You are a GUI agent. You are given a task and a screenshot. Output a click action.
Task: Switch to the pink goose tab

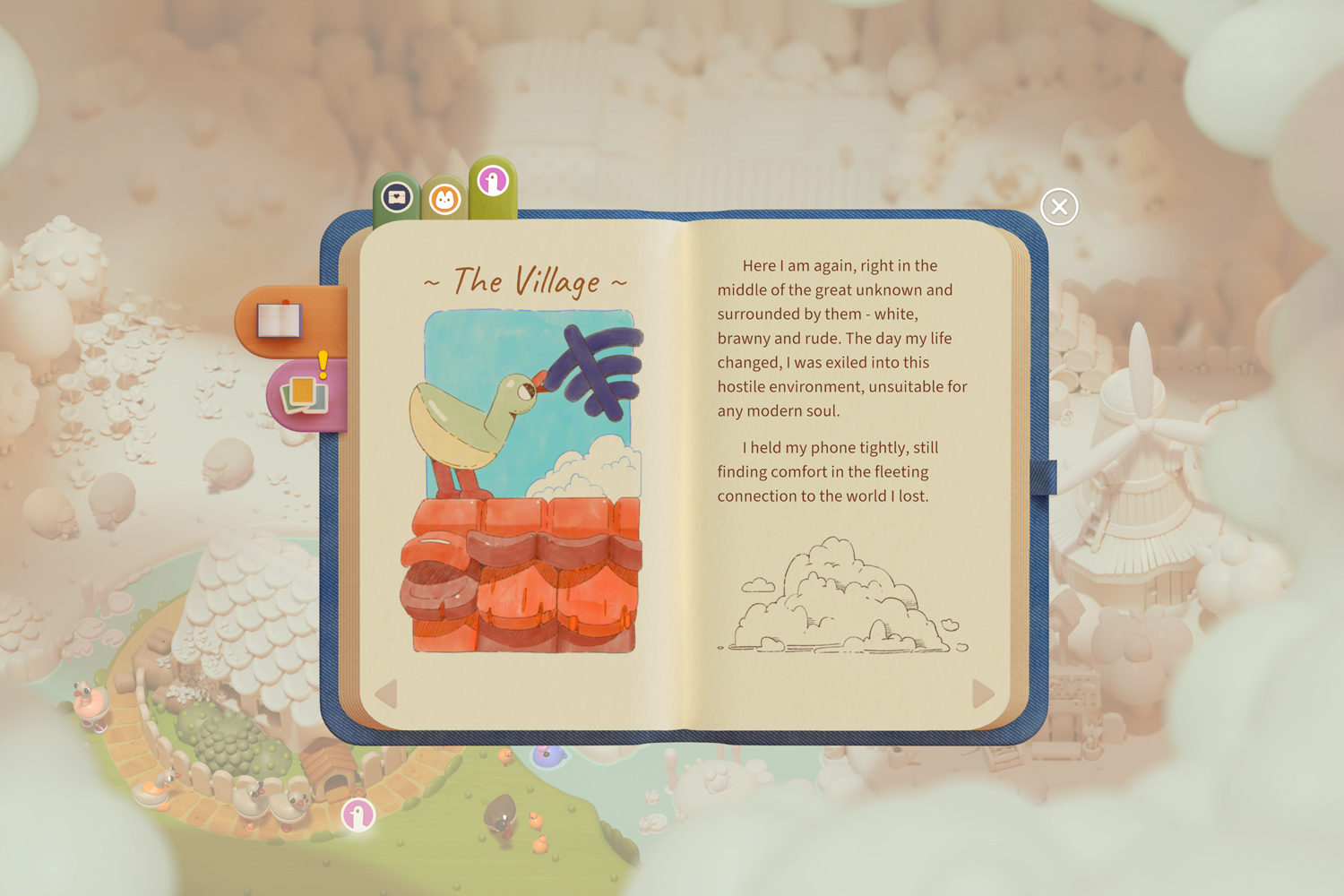(493, 182)
